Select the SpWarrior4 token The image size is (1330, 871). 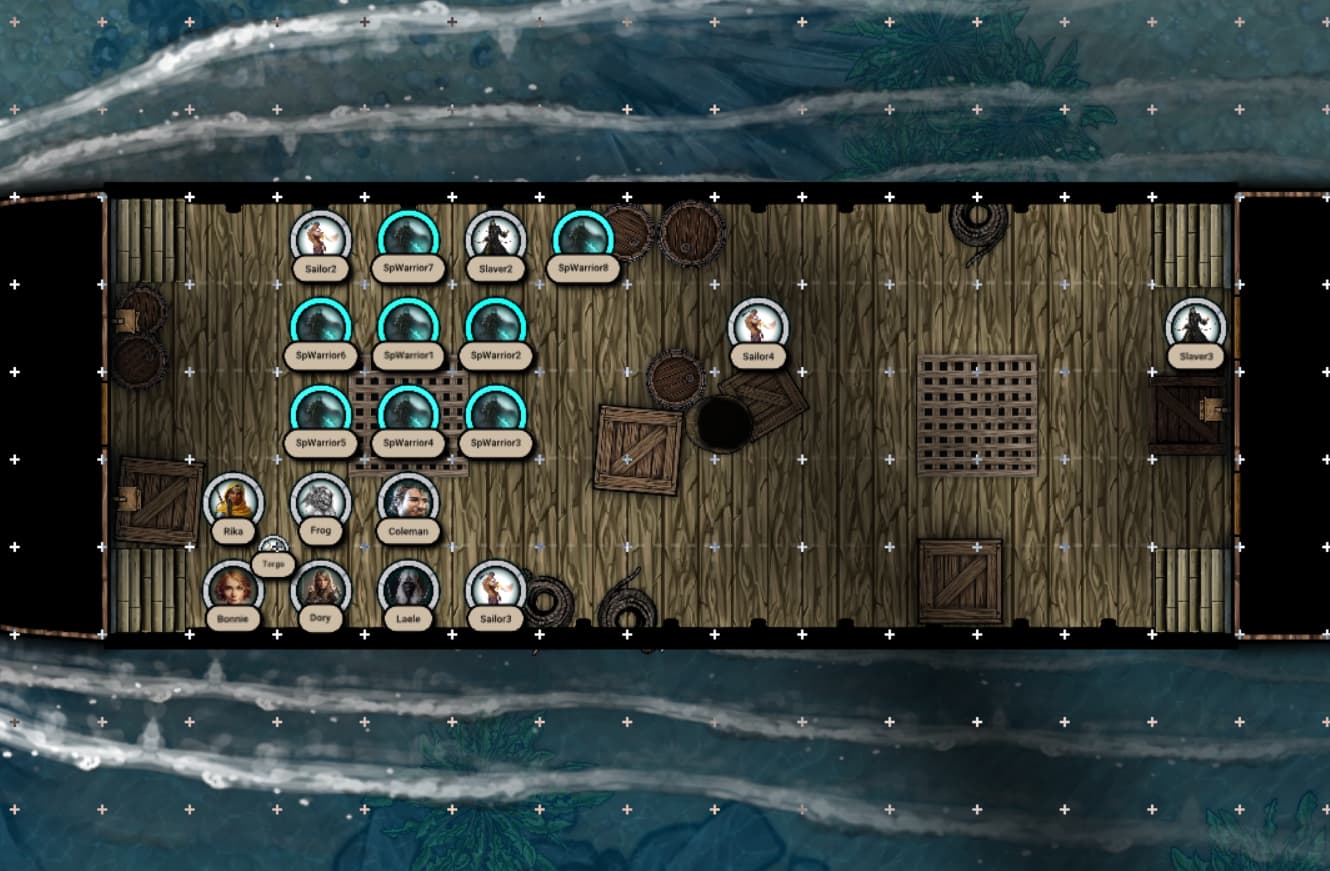coord(408,415)
